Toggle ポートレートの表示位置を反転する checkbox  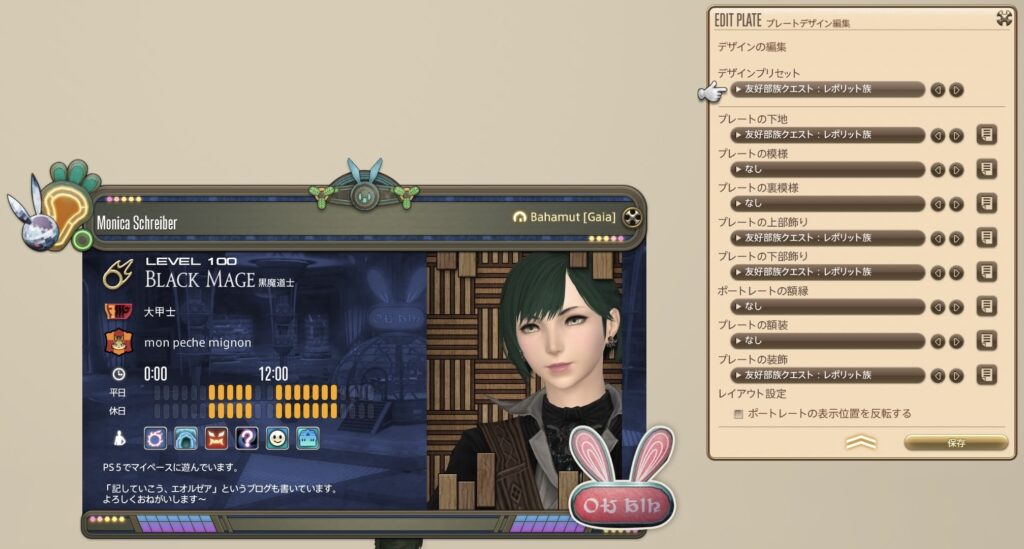pyautogui.click(x=739, y=413)
